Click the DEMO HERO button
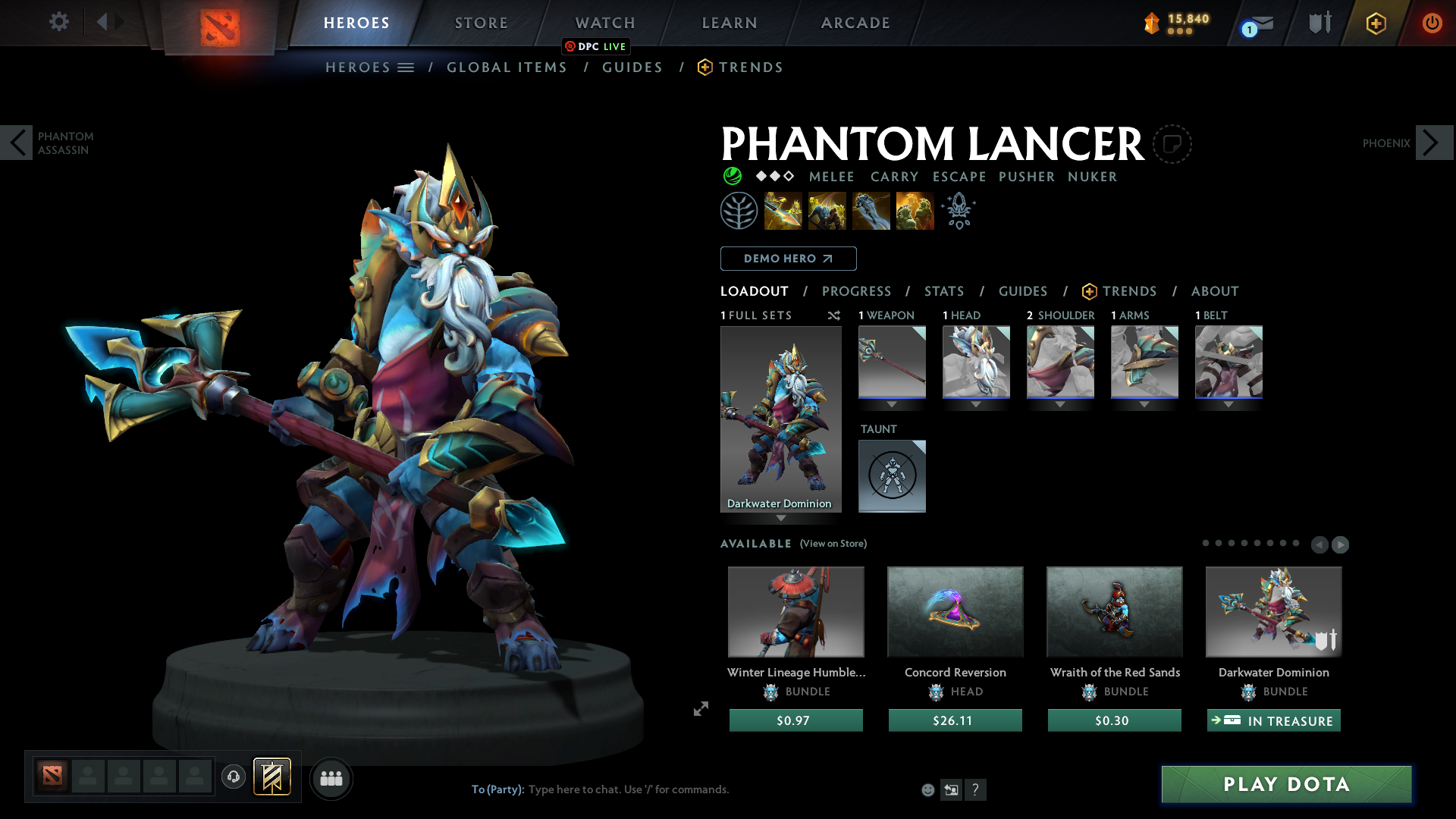This screenshot has height=819, width=1456. (788, 259)
